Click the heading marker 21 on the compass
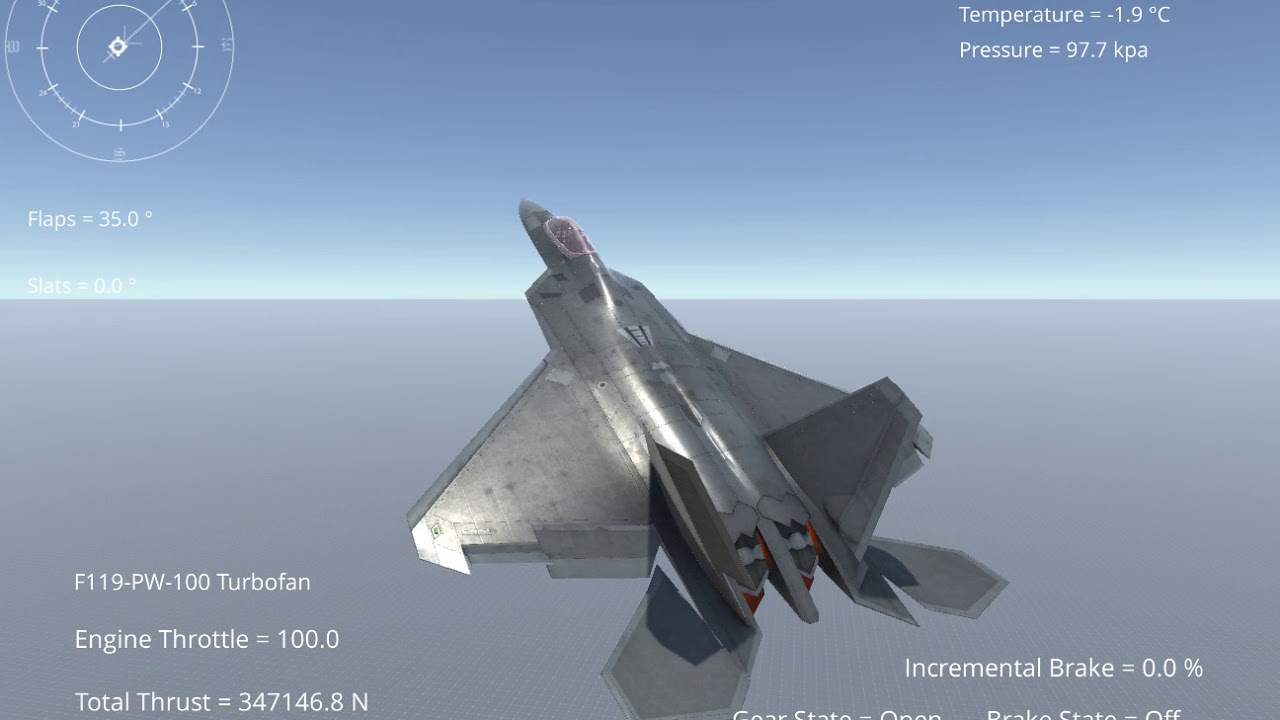This screenshot has width=1280, height=720. [x=76, y=124]
